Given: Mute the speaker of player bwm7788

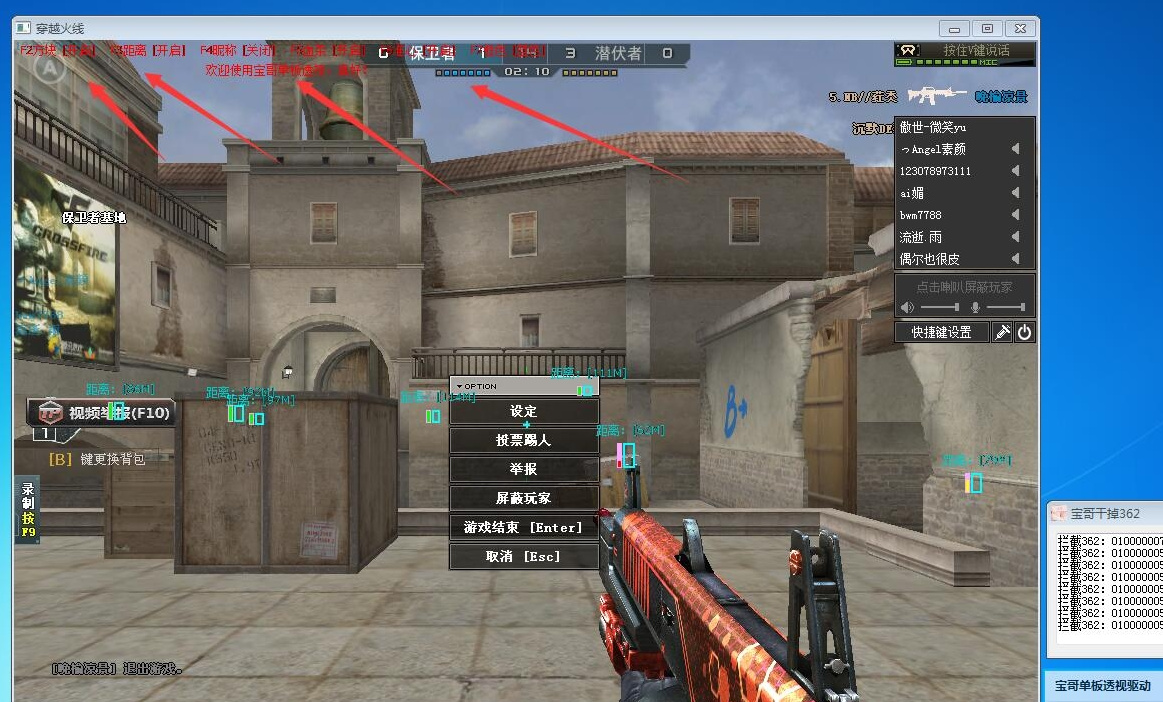Looking at the screenshot, I should pos(1015,215).
